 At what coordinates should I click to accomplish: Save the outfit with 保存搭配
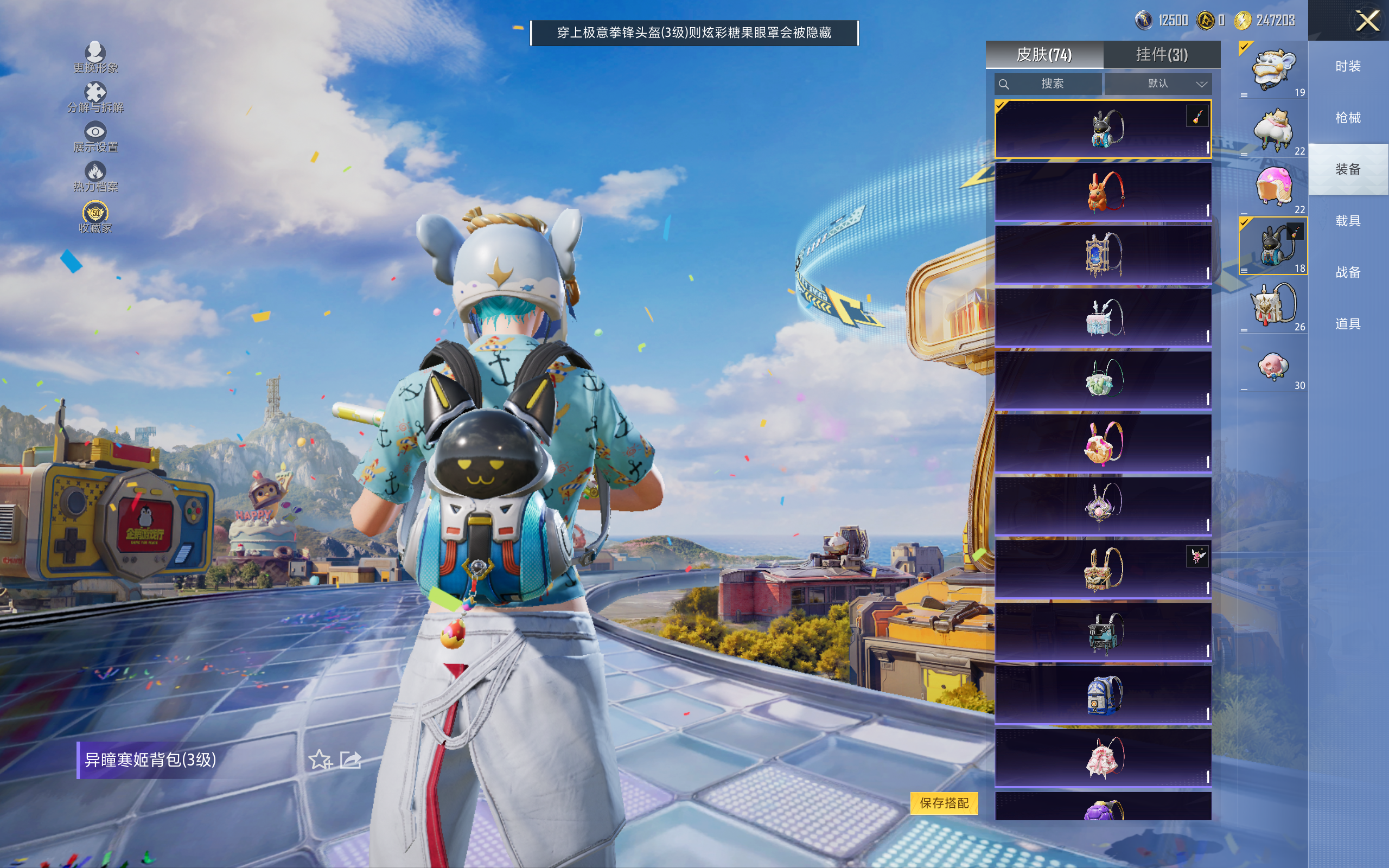click(944, 802)
